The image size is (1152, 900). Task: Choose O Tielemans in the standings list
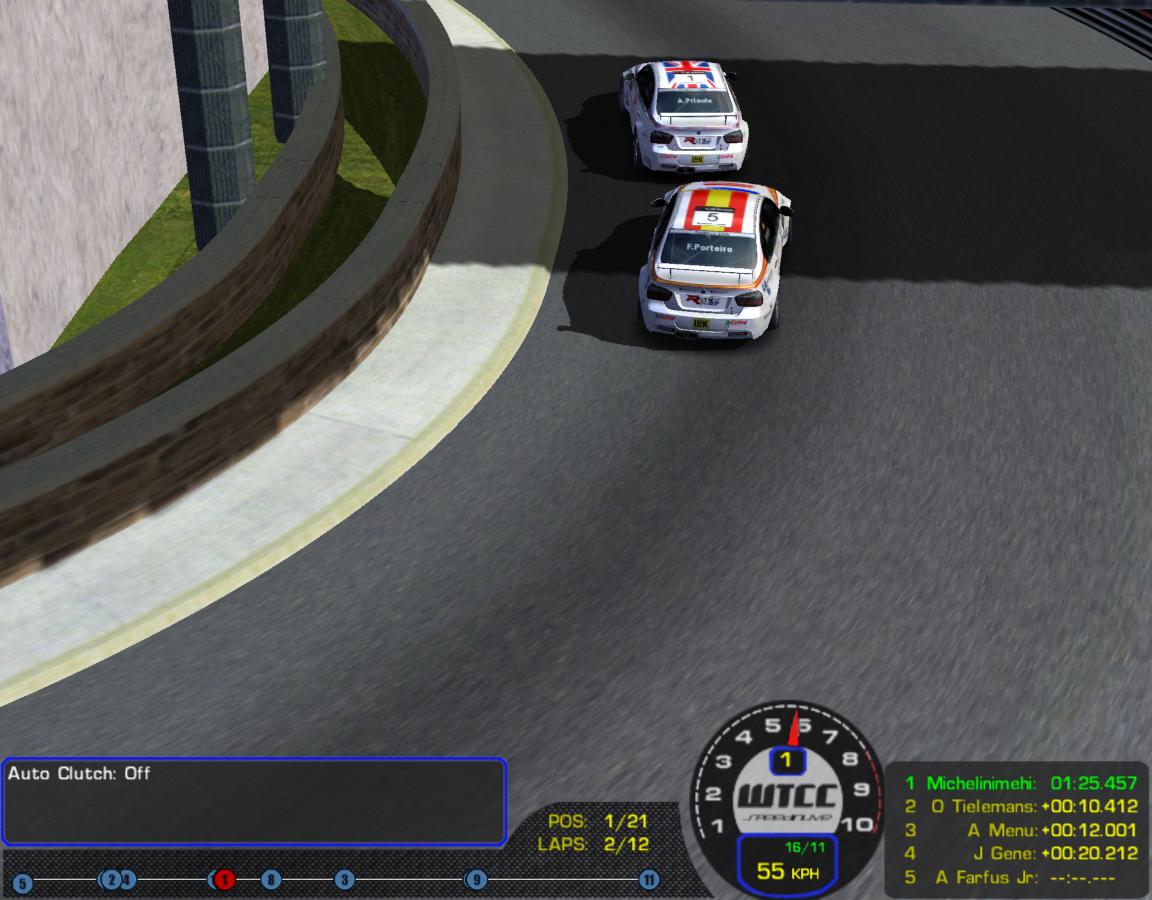[1020, 806]
